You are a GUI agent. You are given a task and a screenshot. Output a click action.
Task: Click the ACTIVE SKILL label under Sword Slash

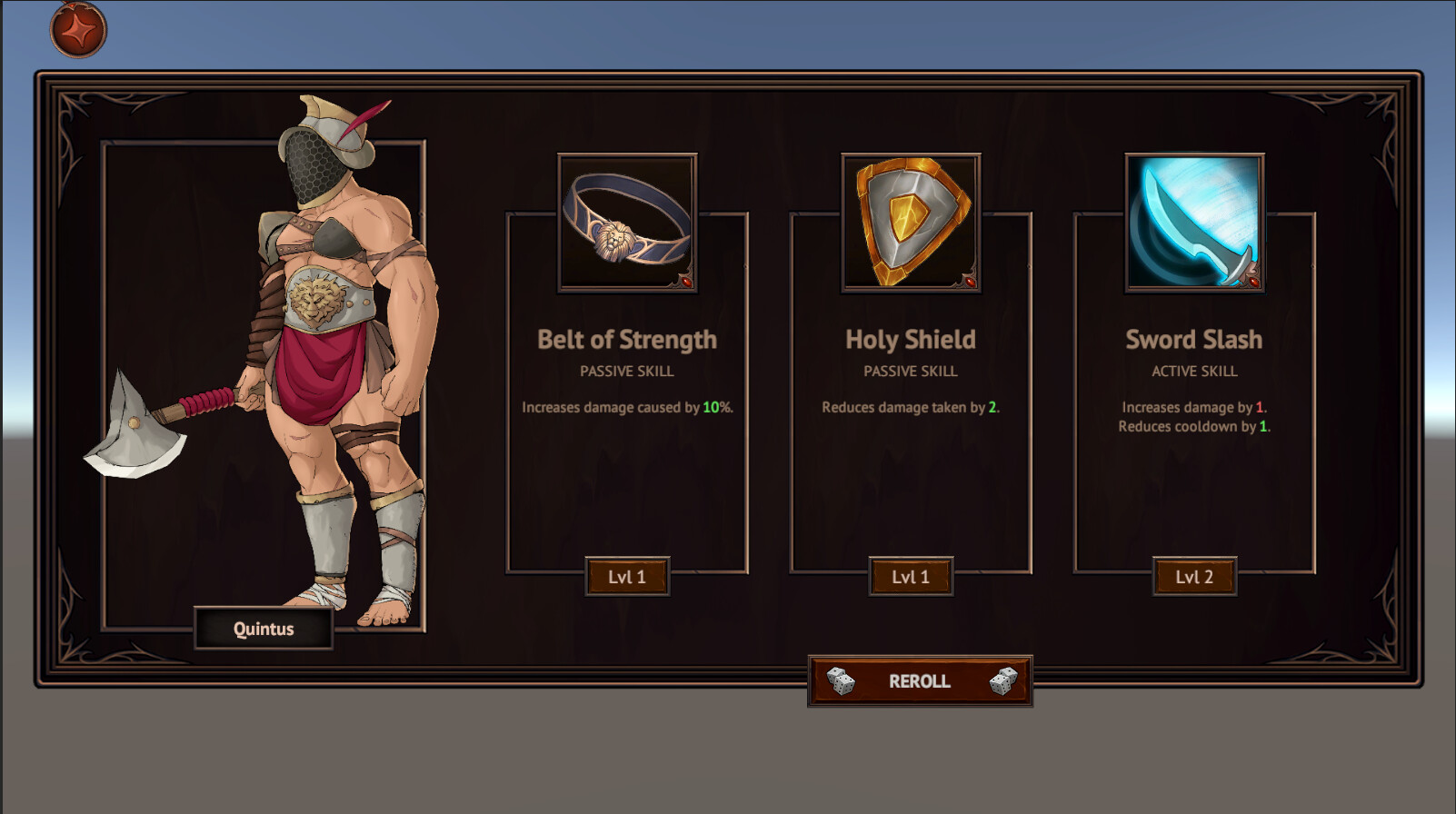coord(1194,371)
